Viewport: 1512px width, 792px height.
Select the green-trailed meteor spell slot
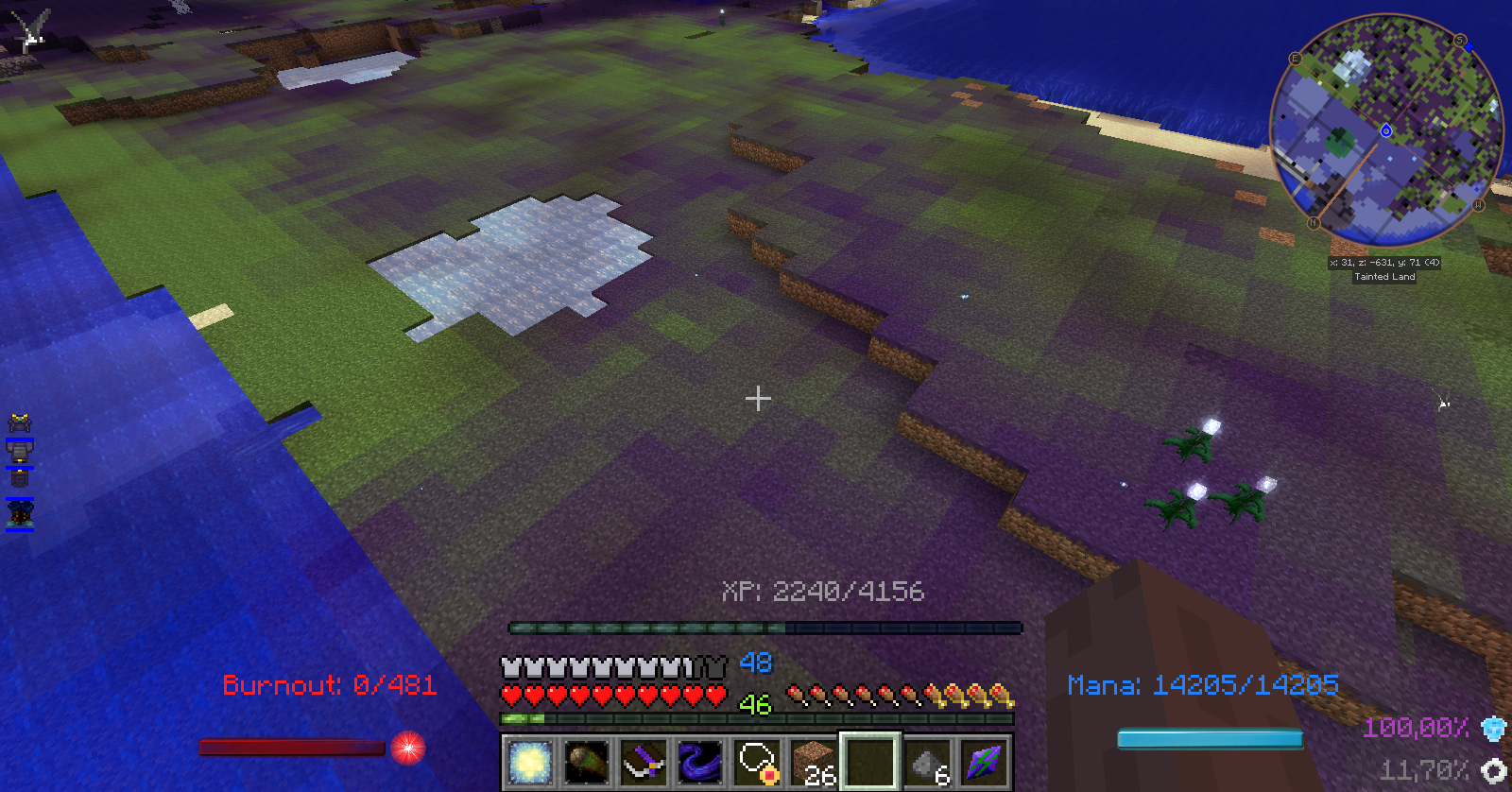point(586,762)
